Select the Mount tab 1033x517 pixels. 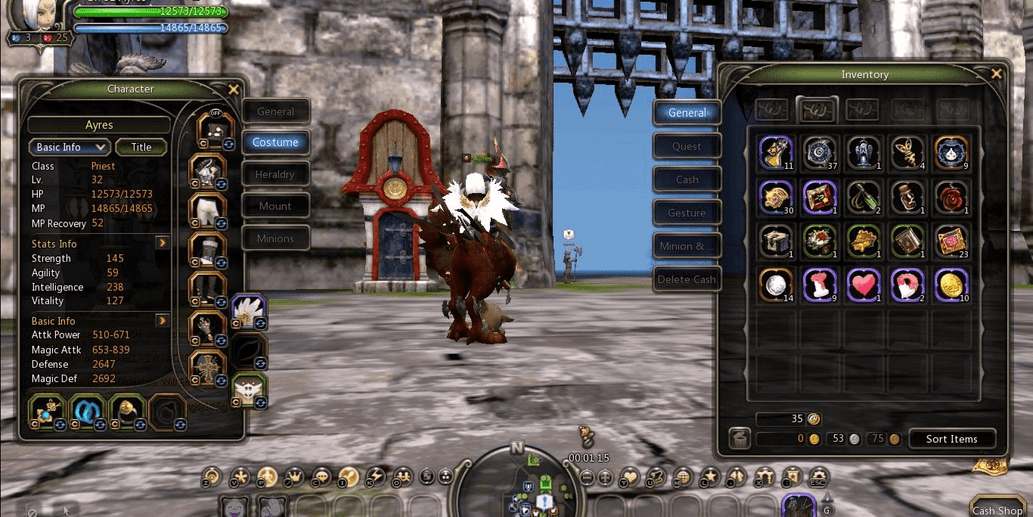coord(275,206)
